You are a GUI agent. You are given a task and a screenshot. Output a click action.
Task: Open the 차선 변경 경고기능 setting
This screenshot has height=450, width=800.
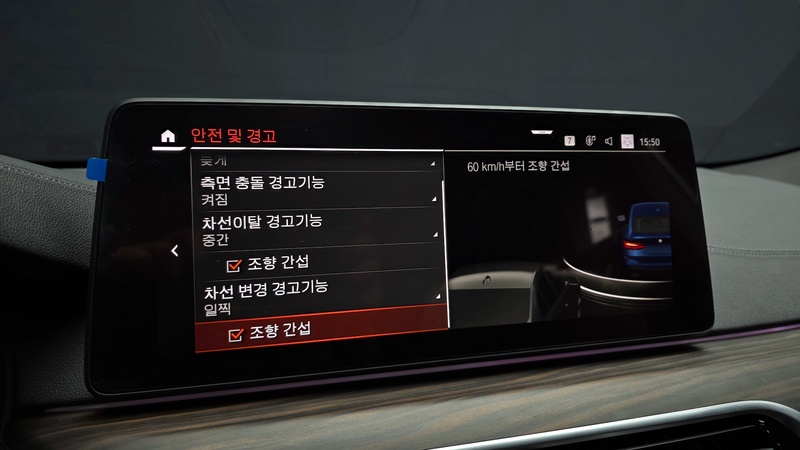coord(314,294)
